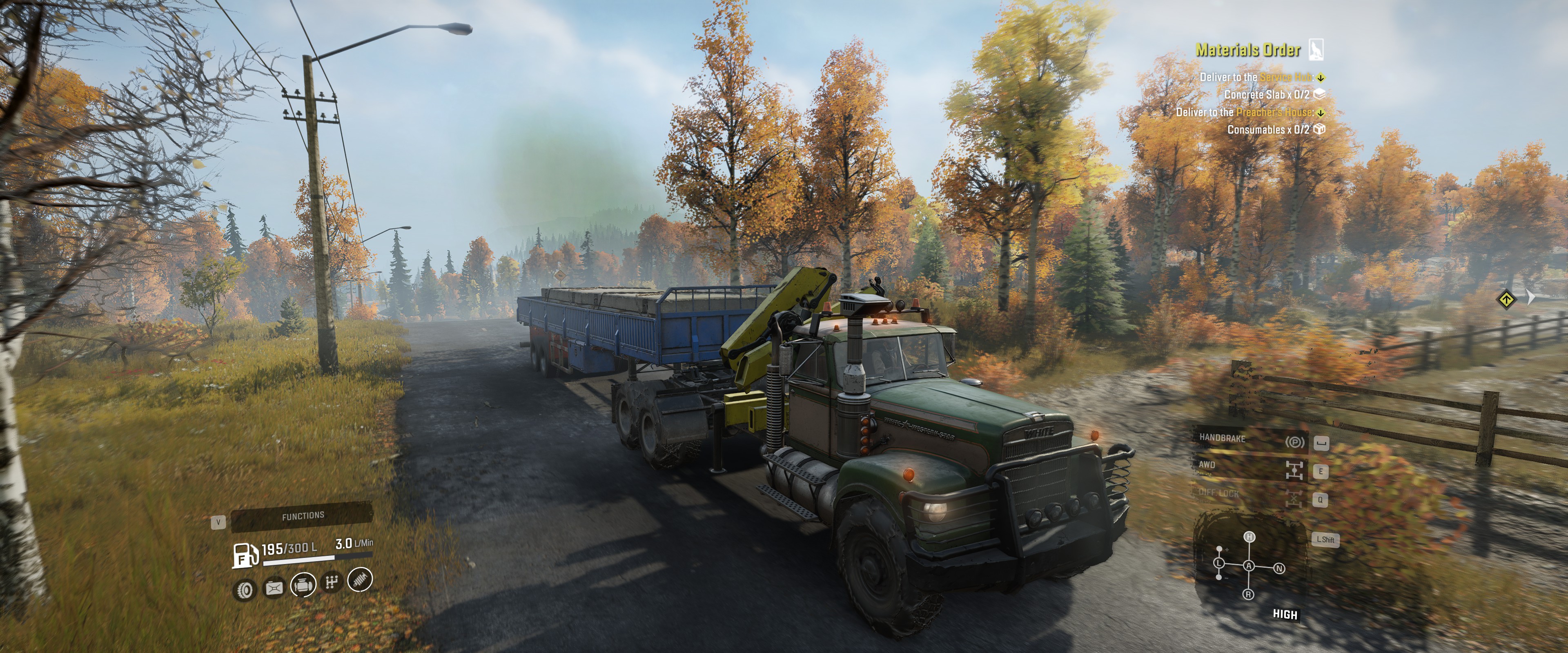This screenshot has width=1568, height=653.
Task: Open the Materials Order objective title
Action: tap(1248, 50)
